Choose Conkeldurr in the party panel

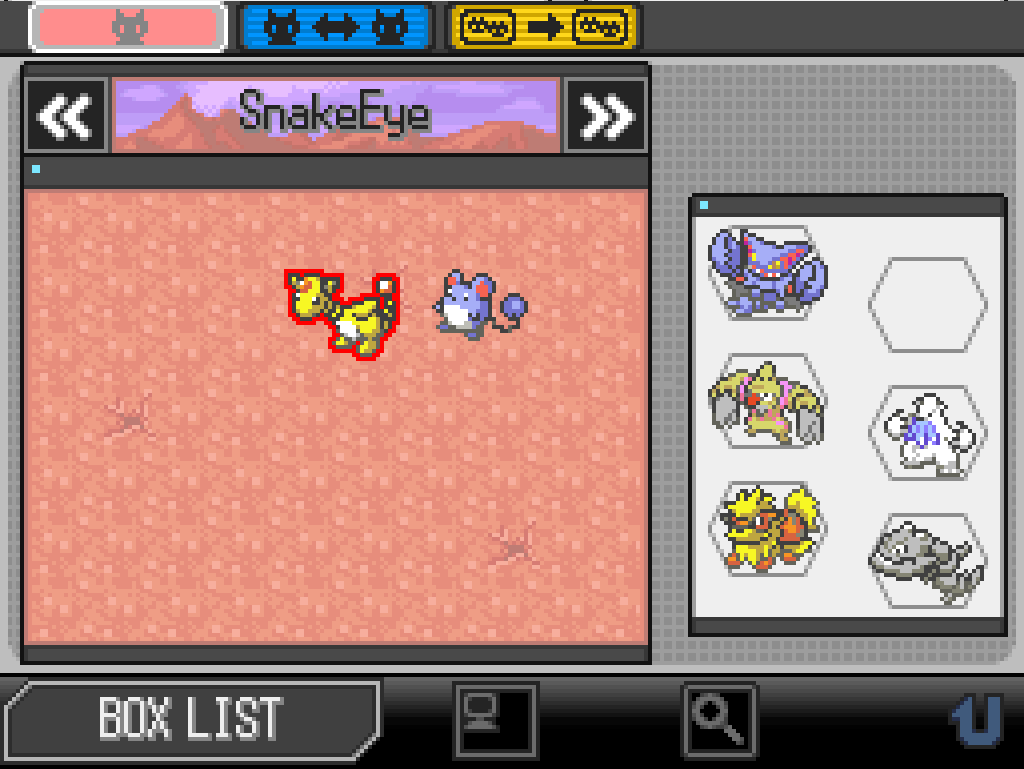point(767,401)
